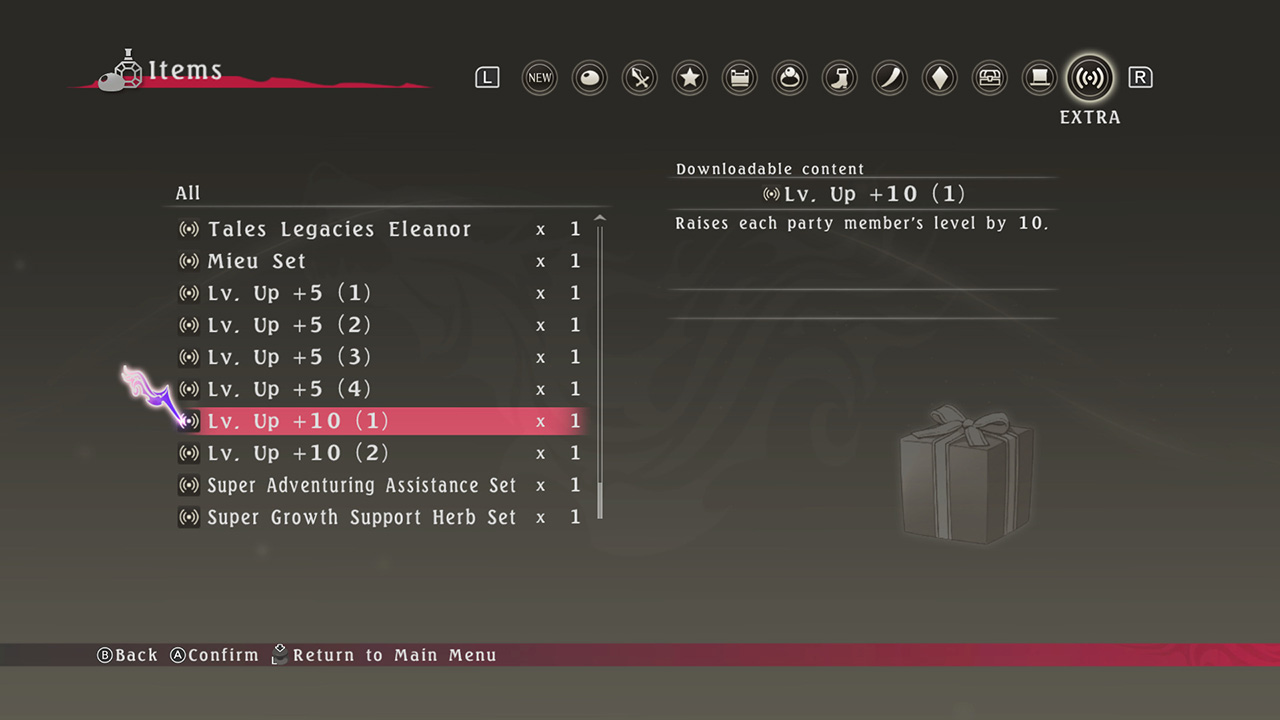Click the EXTRA downloadable content category icon
The width and height of the screenshot is (1280, 720).
[x=1089, y=78]
